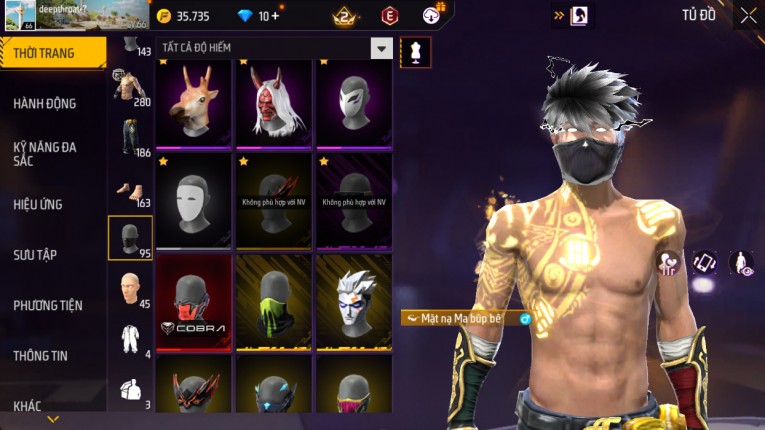765x430 pixels.
Task: Select the red oni mask with white hair
Action: click(x=274, y=104)
